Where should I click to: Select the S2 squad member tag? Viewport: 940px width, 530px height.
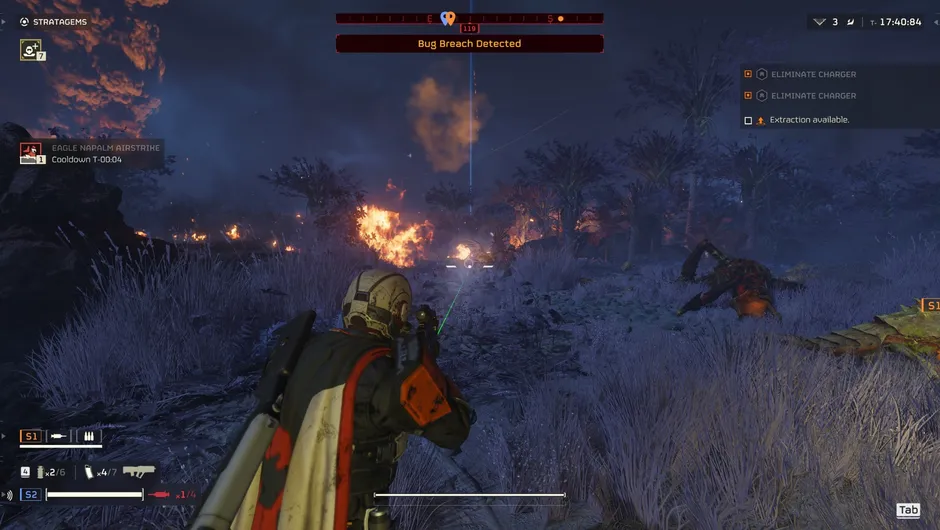click(x=31, y=495)
